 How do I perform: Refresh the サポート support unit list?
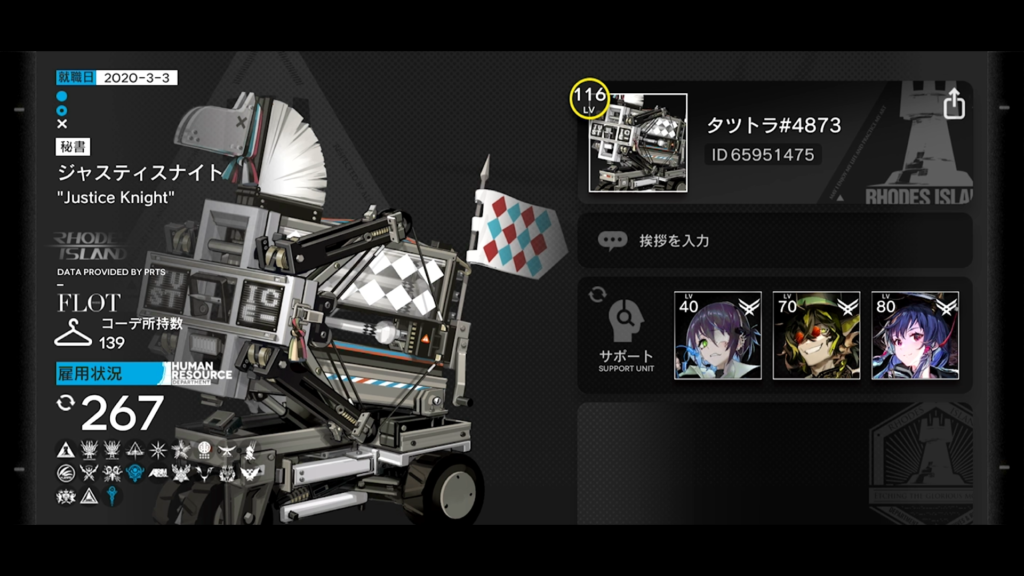[x=598, y=295]
